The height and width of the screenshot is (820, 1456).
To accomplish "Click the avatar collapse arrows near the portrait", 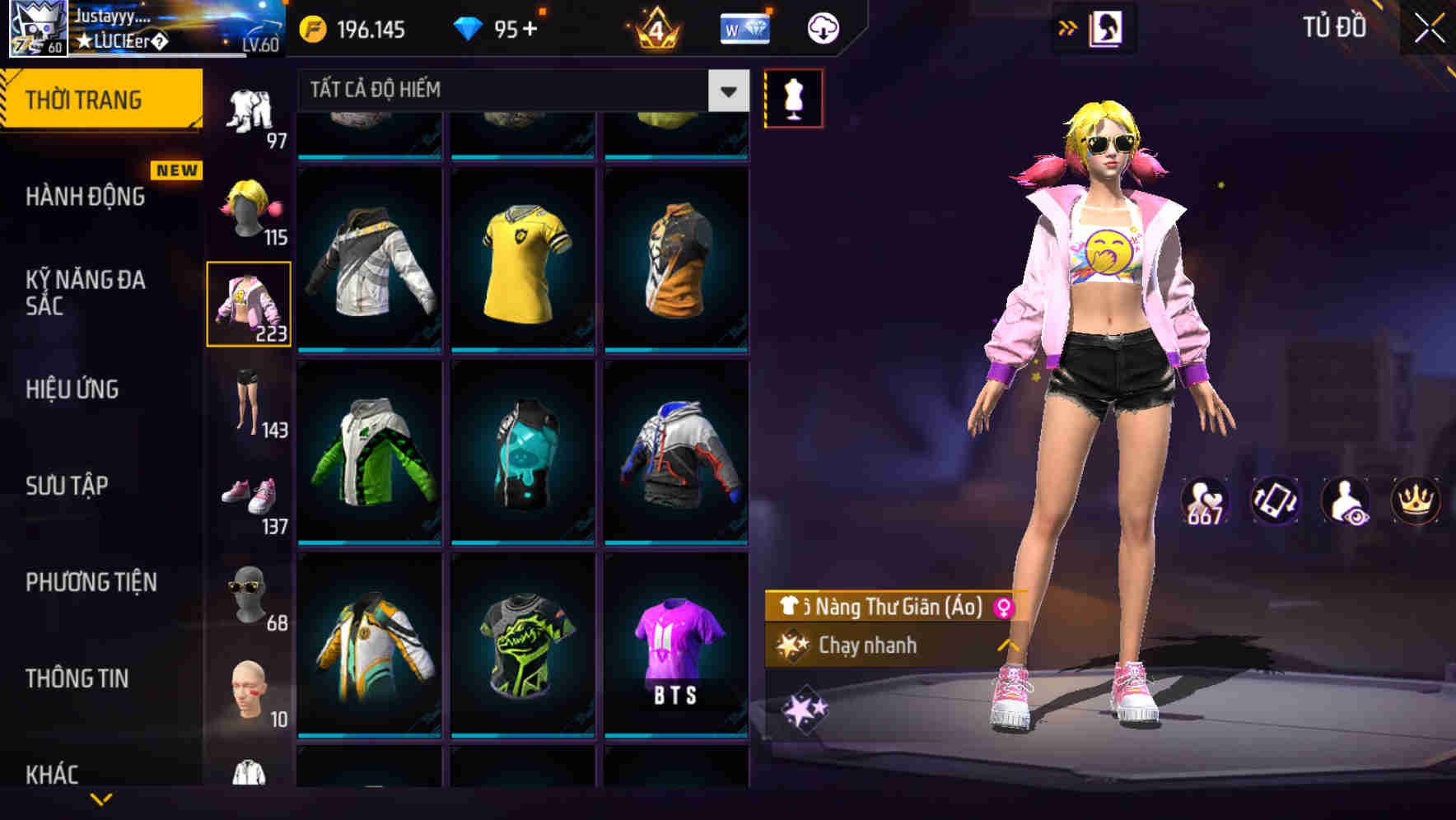I will coord(1068,27).
